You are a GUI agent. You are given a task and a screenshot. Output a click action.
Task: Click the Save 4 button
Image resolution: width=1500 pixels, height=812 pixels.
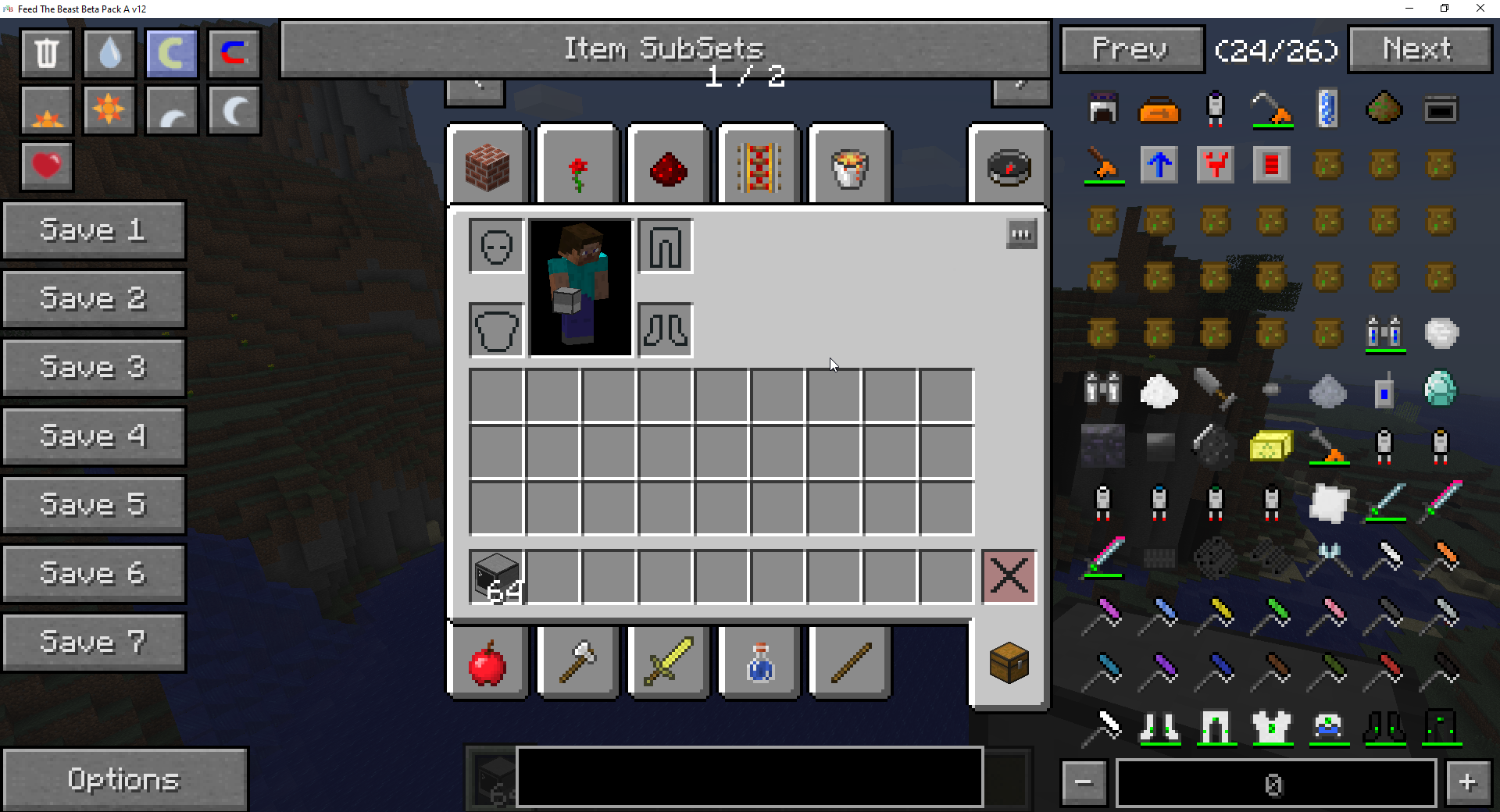pos(94,436)
